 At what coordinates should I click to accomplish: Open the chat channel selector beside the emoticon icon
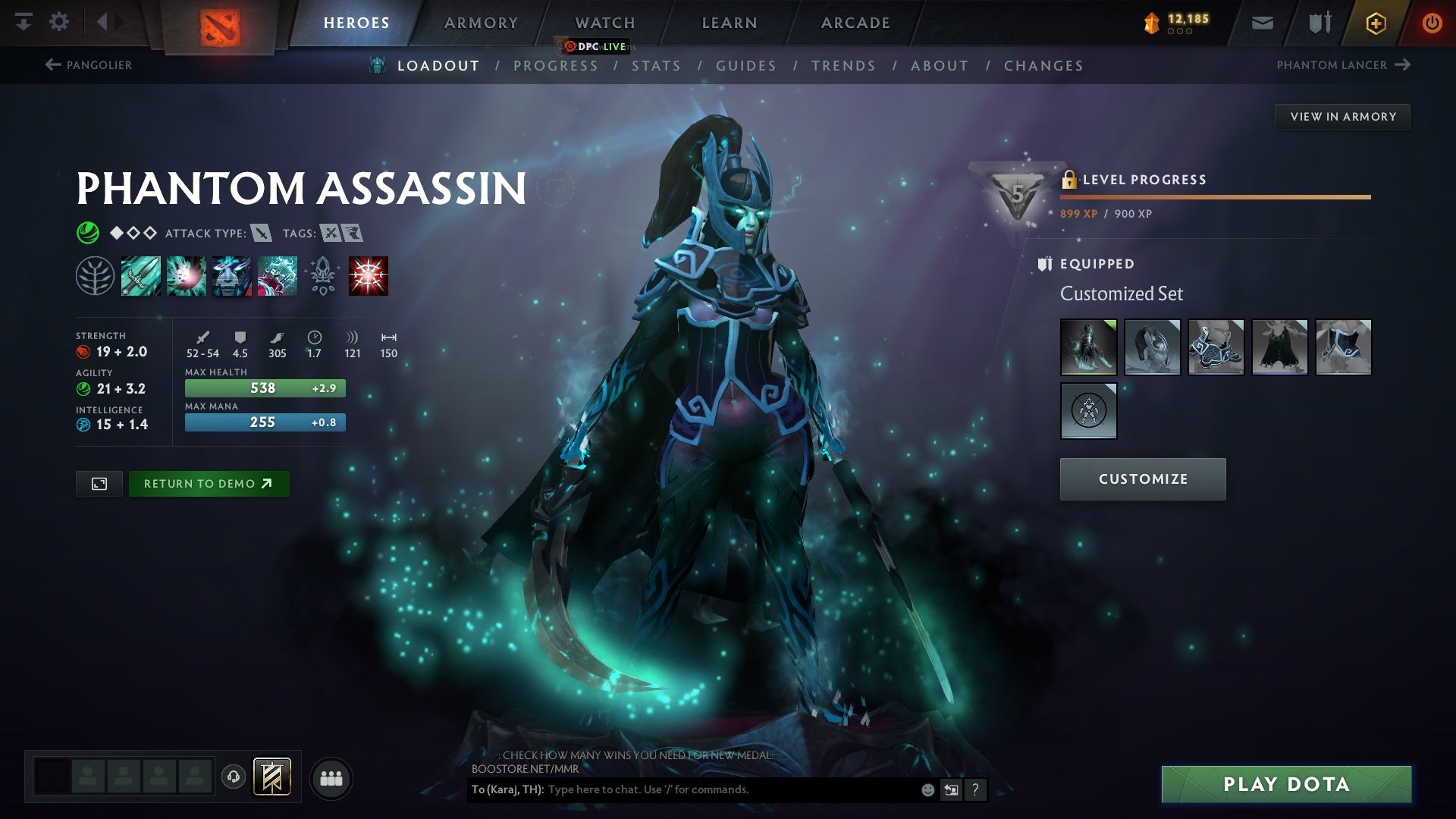tap(951, 789)
